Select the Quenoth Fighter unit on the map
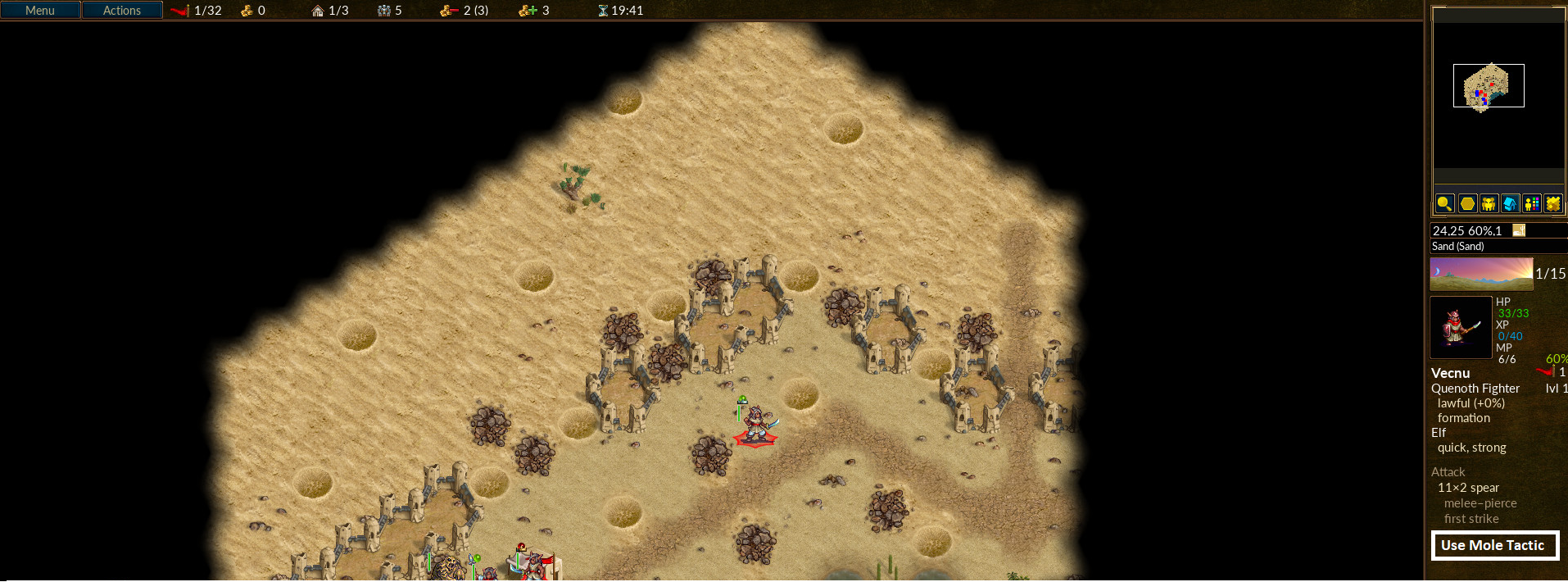1568x582 pixels. coord(756,423)
